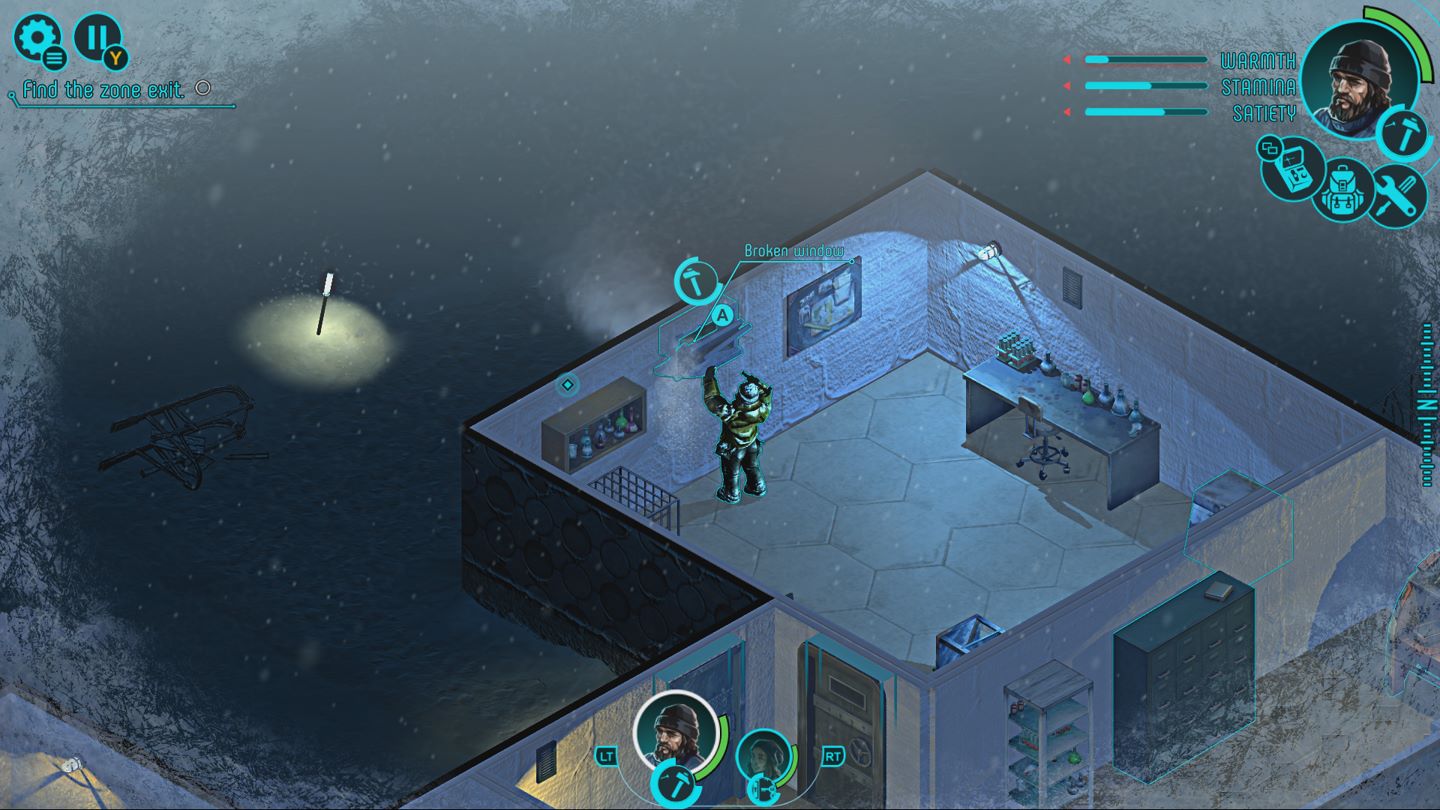Switch to the female companion portrait
The width and height of the screenshot is (1440, 810).
766,759
